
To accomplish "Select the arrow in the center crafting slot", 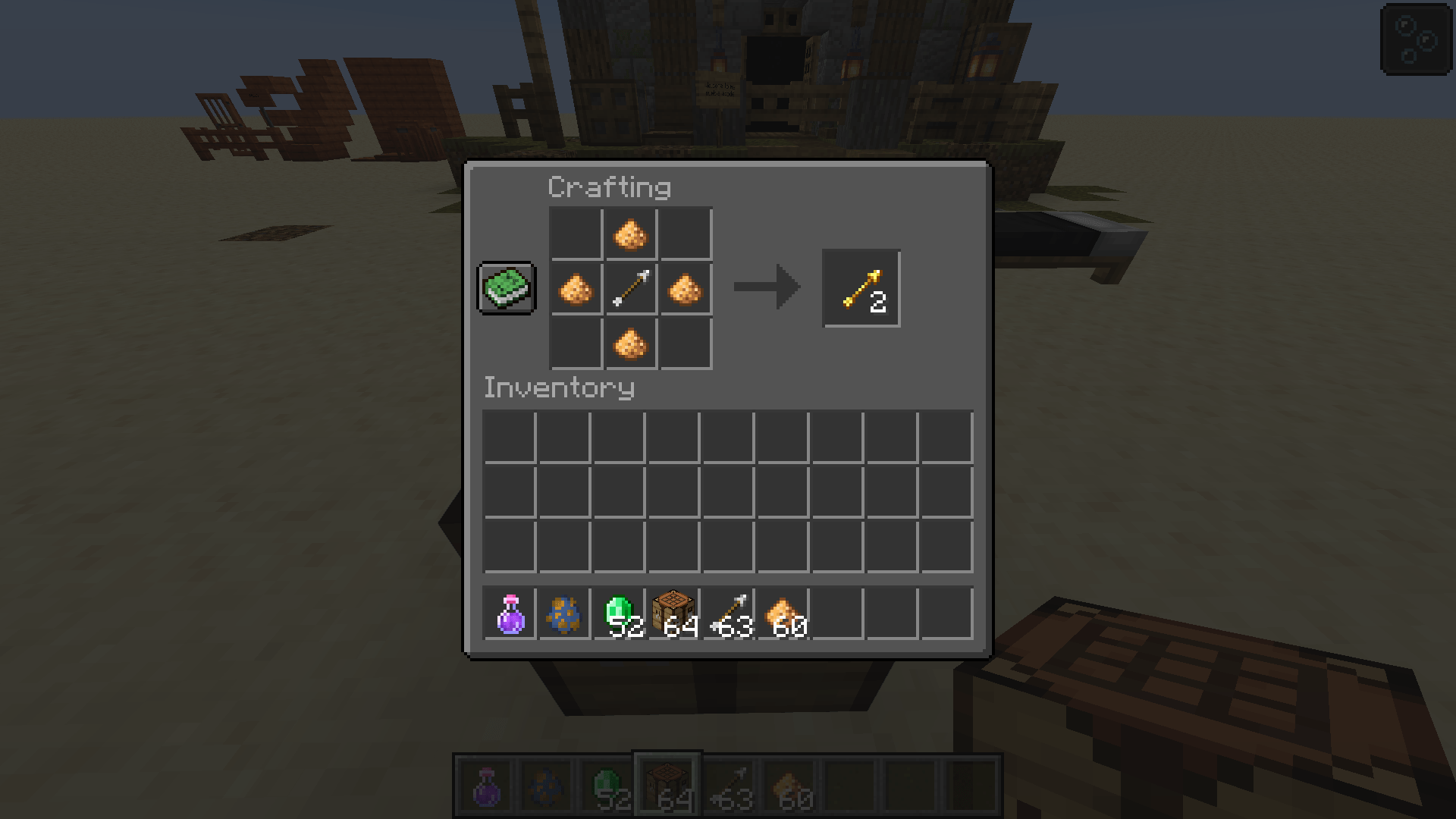I will click(631, 287).
